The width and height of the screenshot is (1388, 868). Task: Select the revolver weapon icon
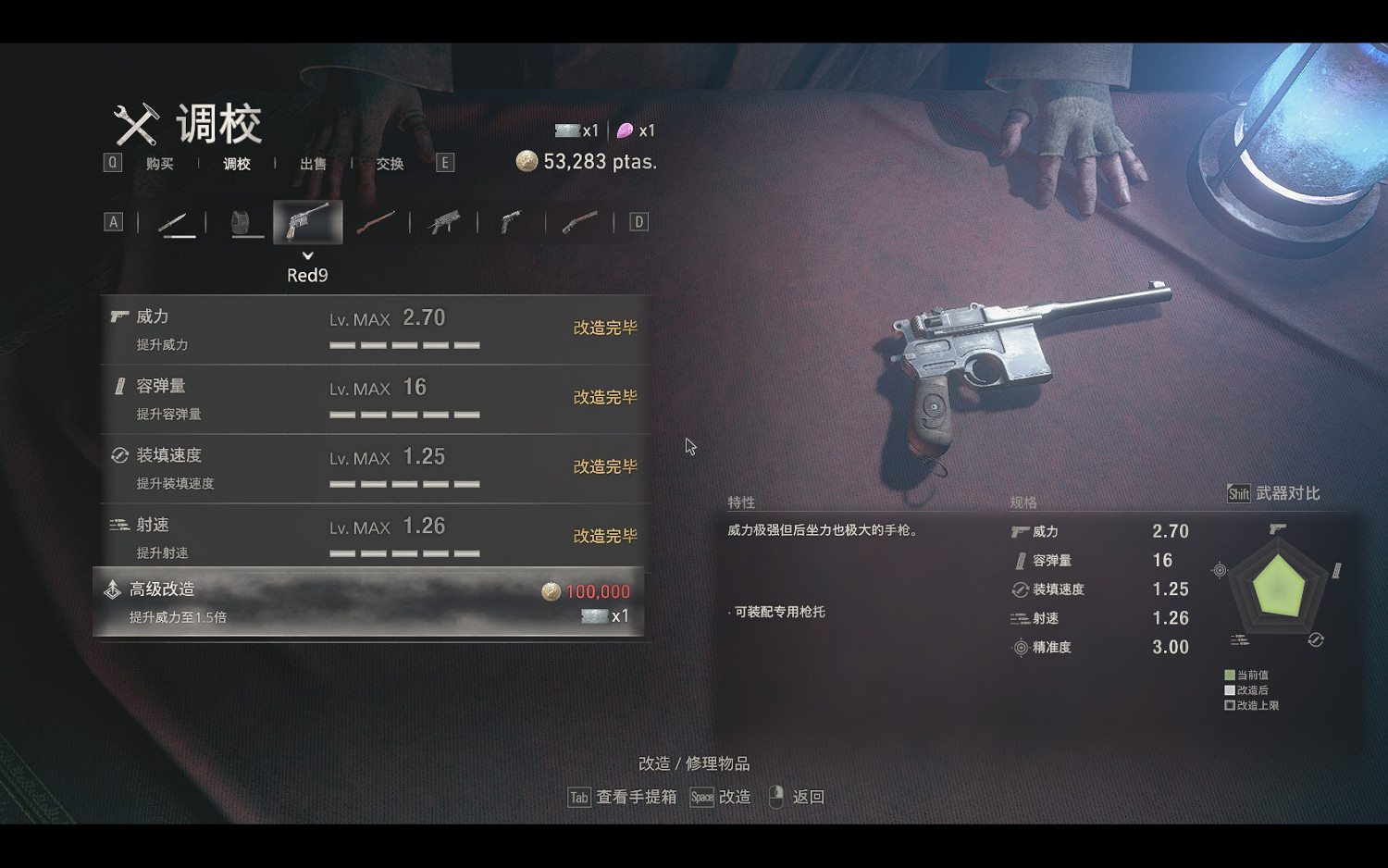pyautogui.click(x=509, y=221)
